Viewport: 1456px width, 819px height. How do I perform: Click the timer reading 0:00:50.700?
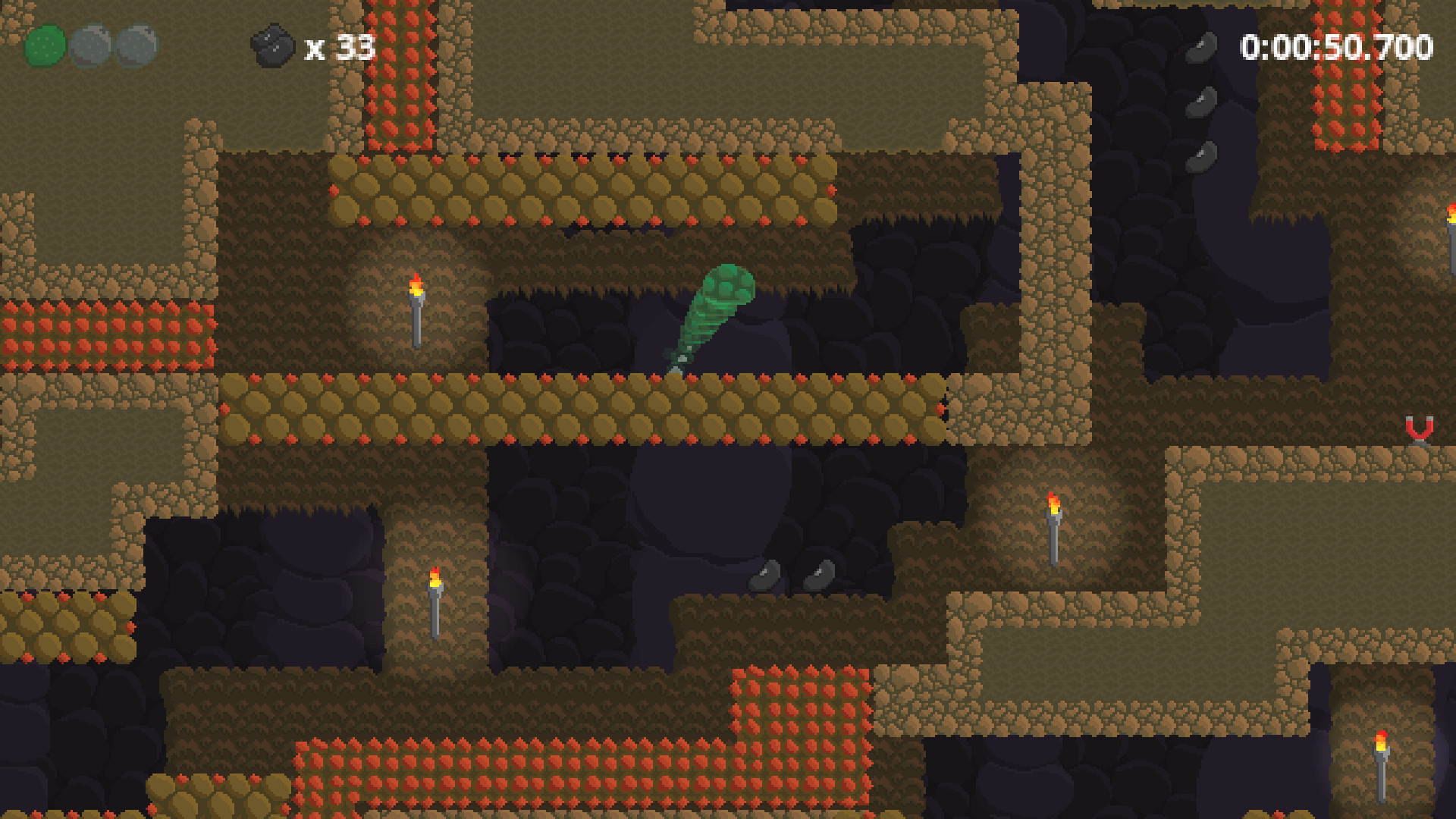[1337, 45]
